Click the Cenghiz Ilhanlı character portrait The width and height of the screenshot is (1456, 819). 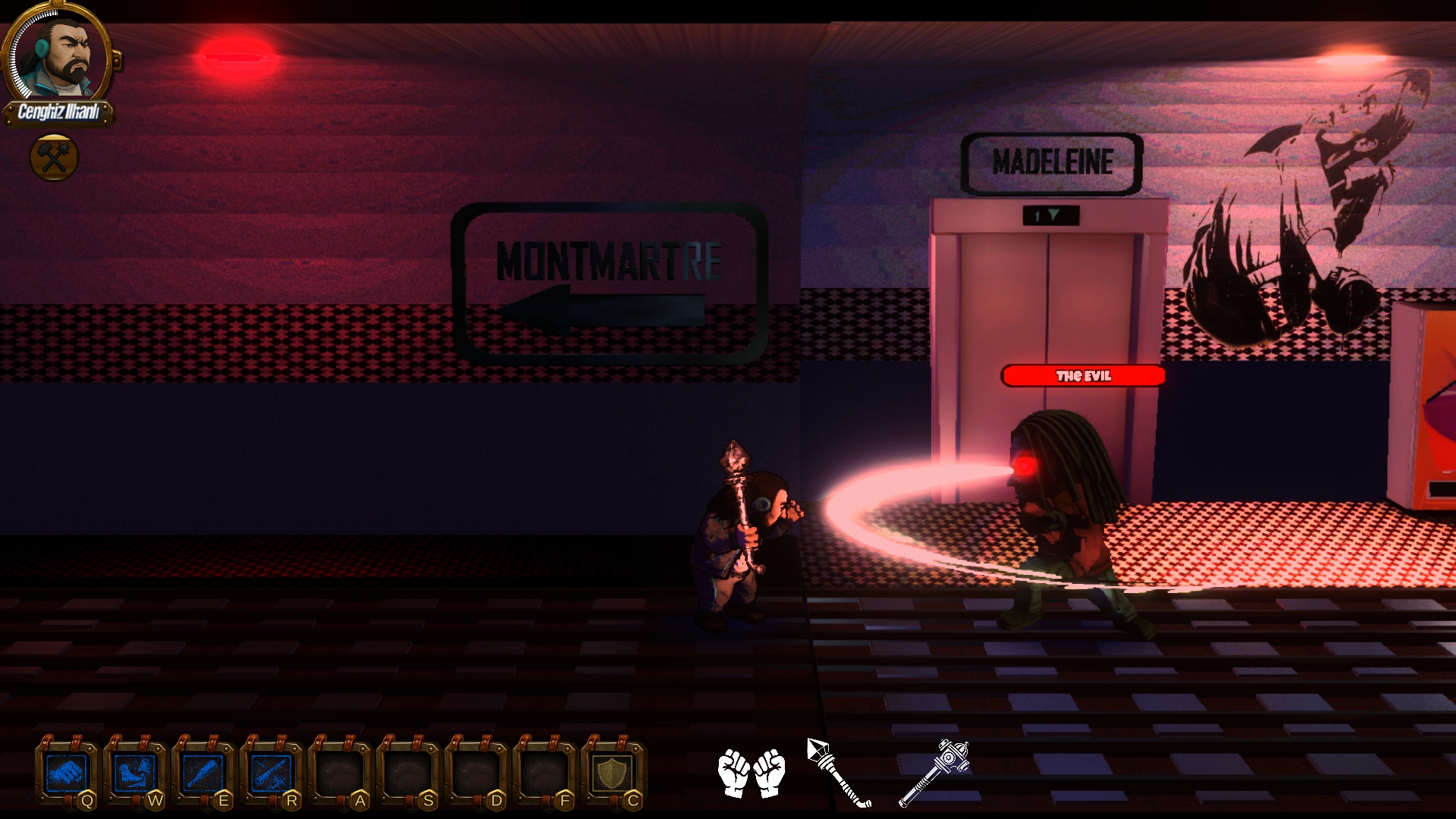pos(62,55)
